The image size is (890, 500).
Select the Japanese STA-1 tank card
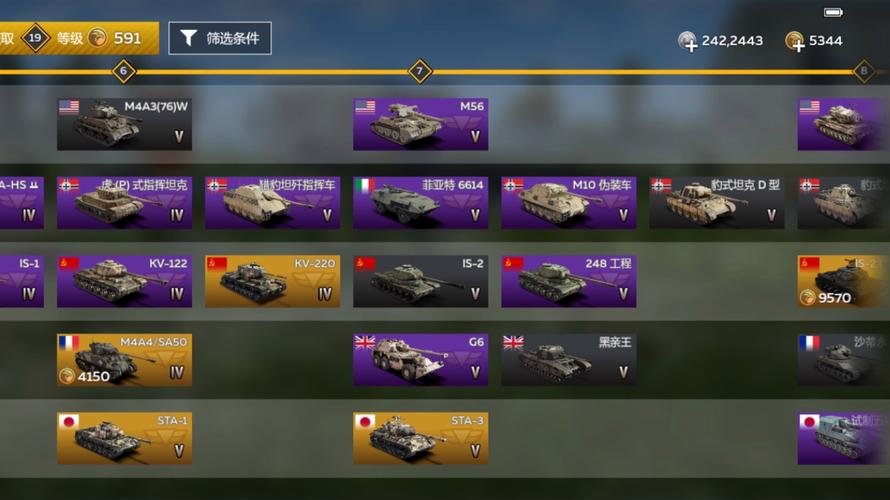point(124,438)
